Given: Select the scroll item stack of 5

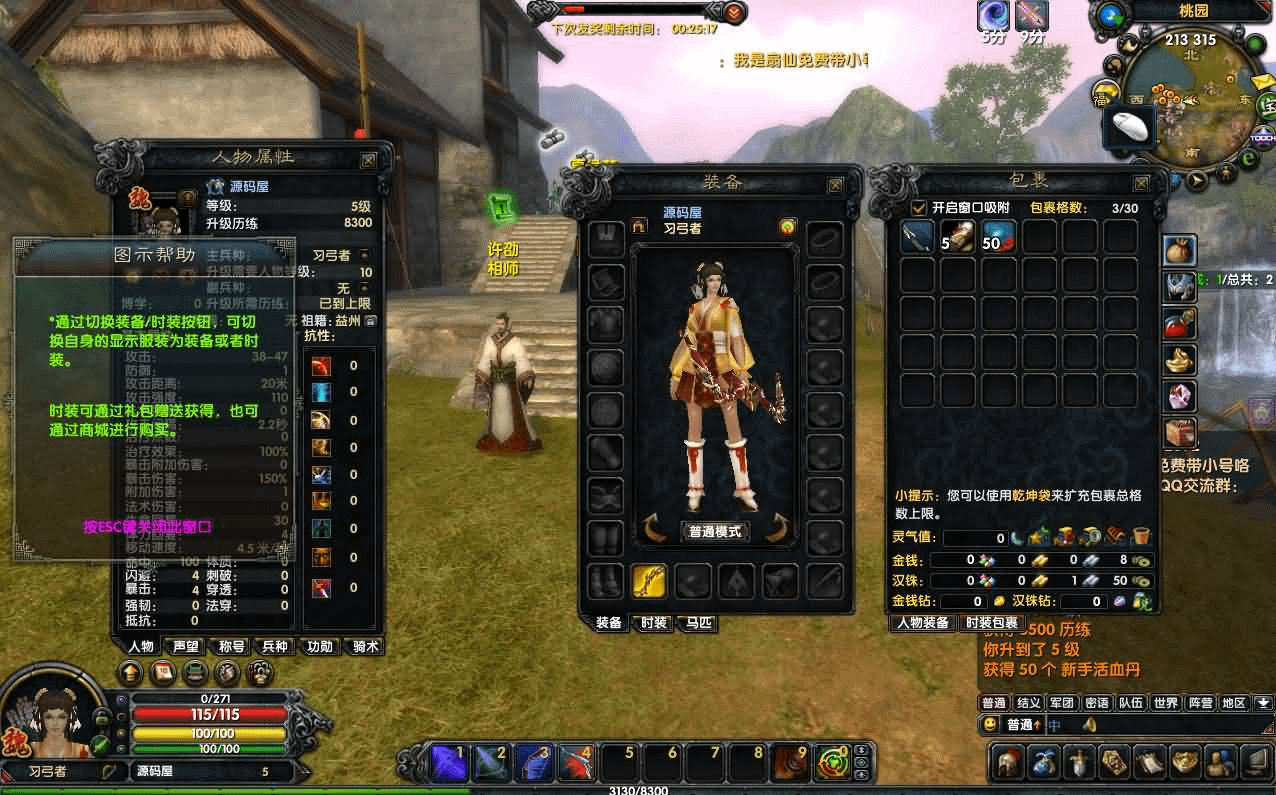Looking at the screenshot, I should pyautogui.click(x=958, y=237).
